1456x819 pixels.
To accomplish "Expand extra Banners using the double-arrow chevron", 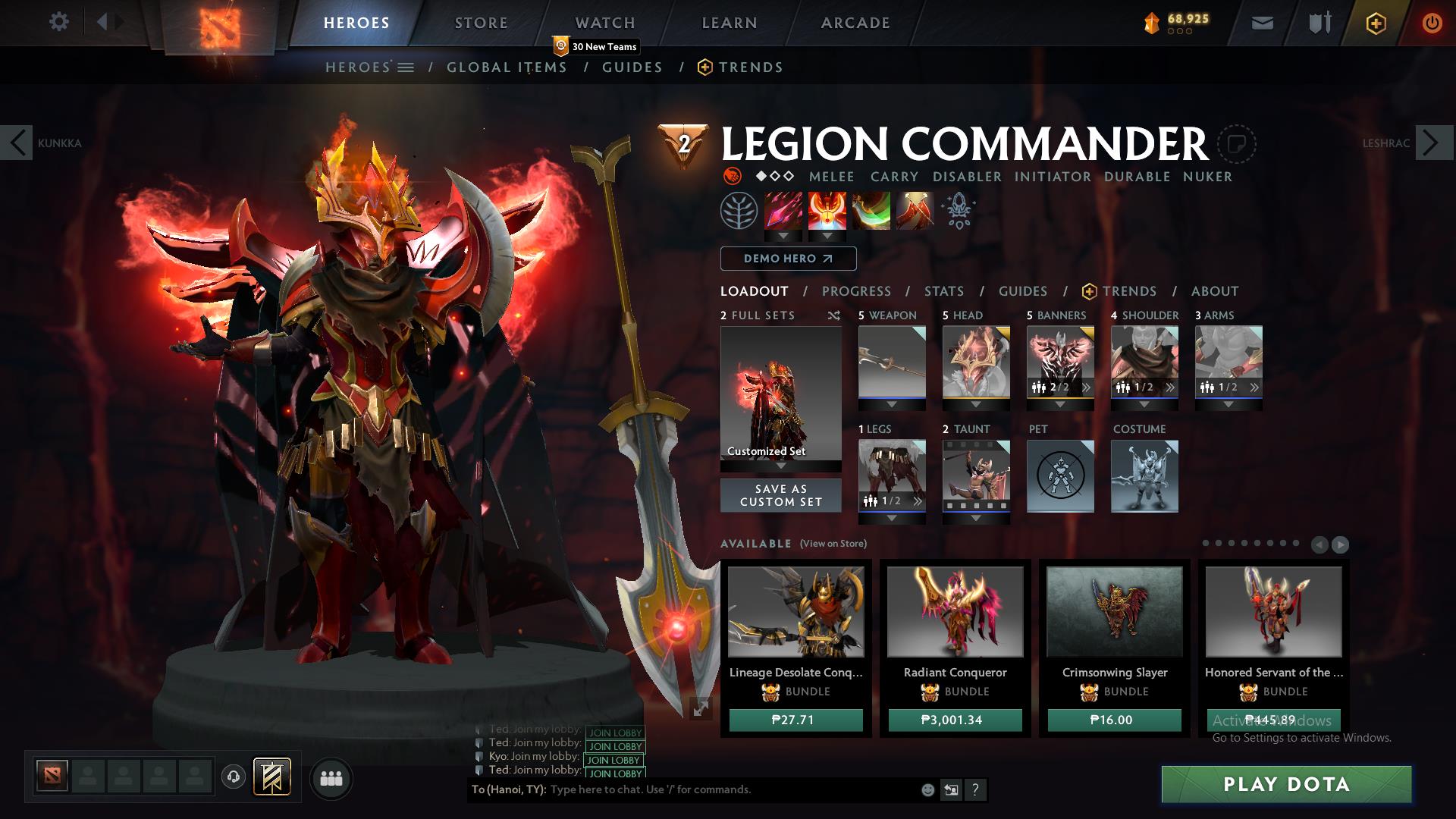I will (1087, 386).
